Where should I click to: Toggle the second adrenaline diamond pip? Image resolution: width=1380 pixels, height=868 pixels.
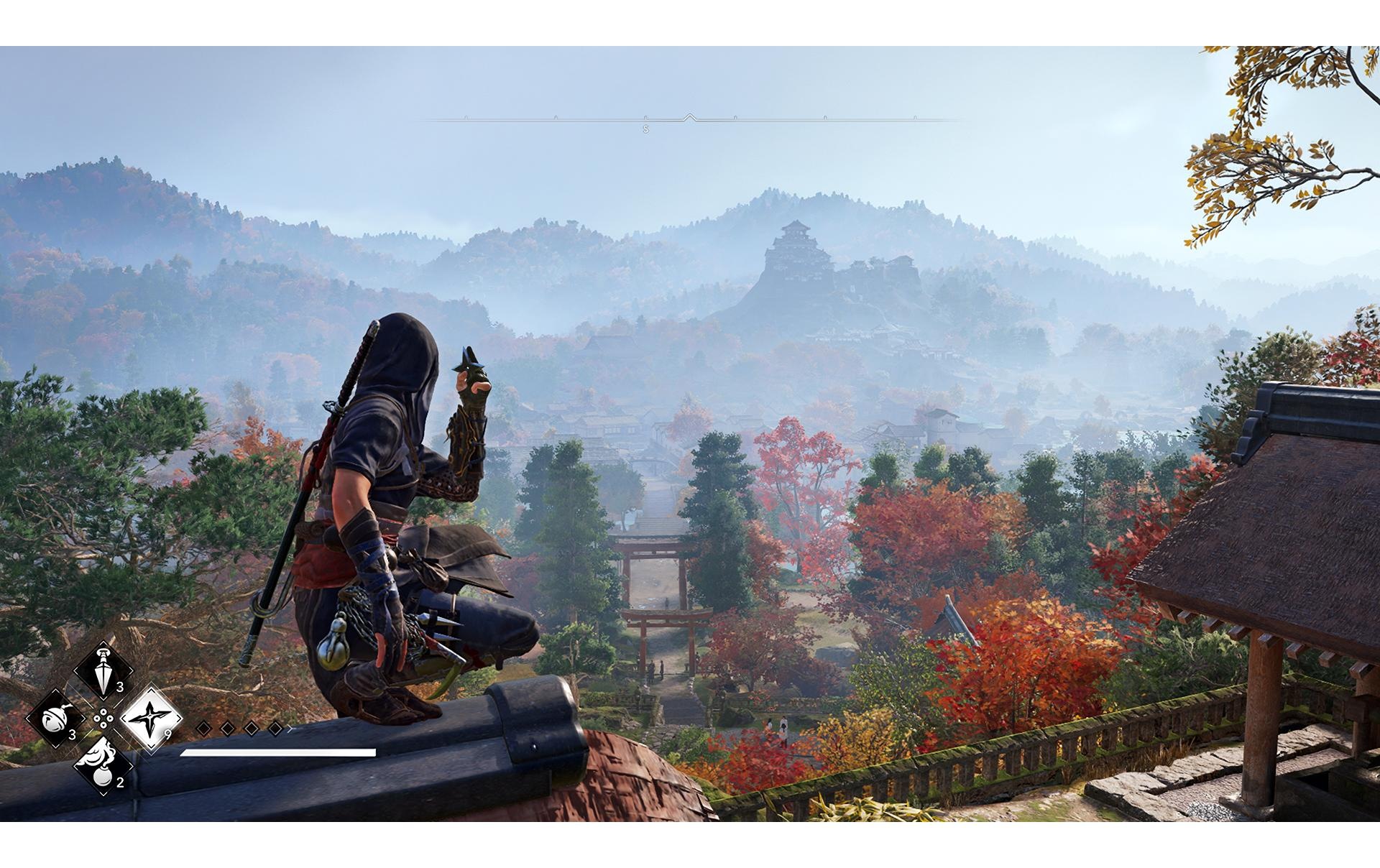(226, 728)
